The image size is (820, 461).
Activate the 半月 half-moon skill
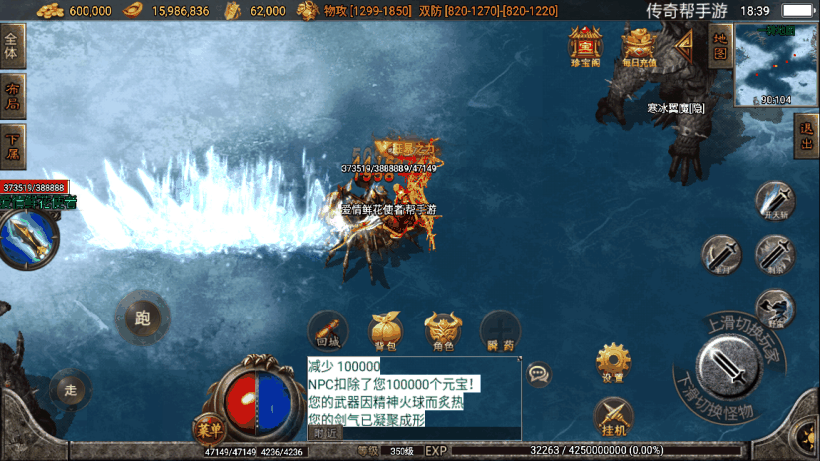(x=720, y=254)
